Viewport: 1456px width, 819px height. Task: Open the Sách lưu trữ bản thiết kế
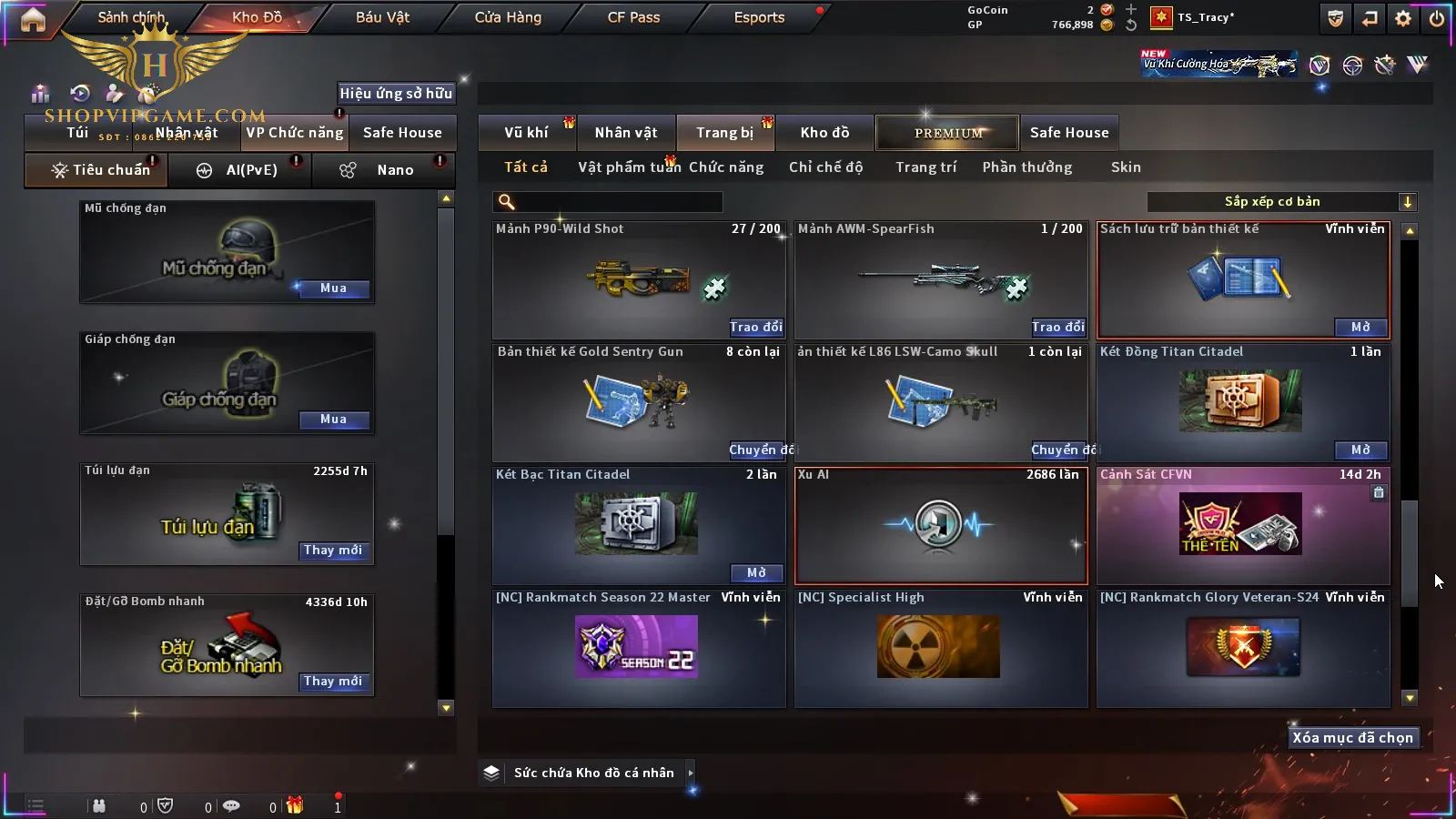[1360, 327]
